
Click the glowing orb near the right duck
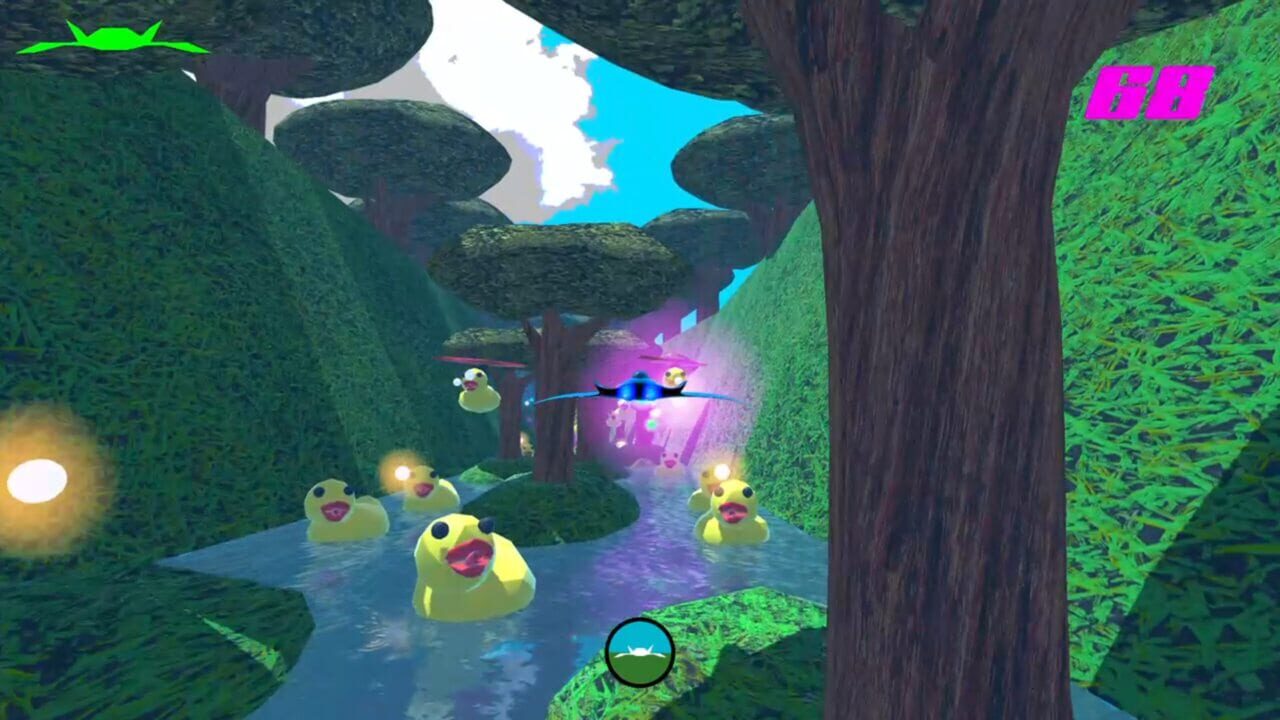(x=720, y=473)
